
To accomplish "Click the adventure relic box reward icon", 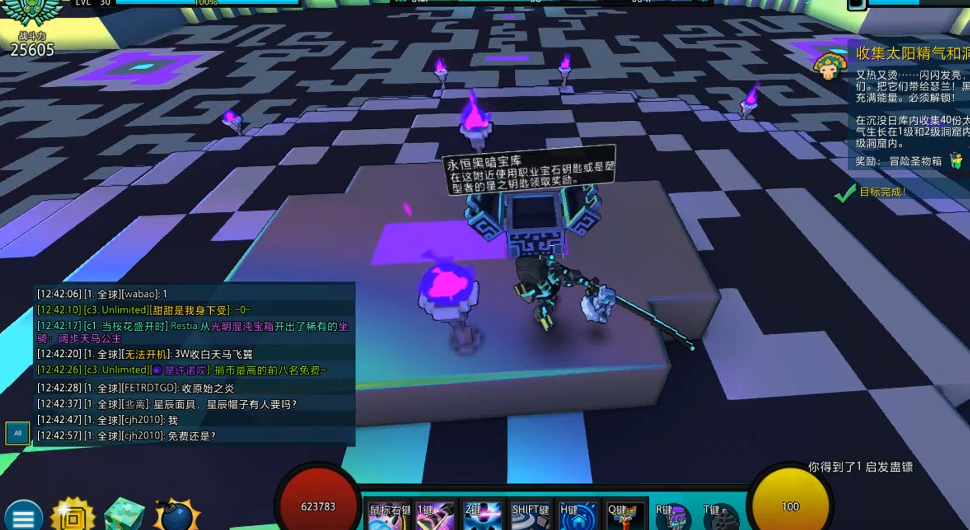I will 956,160.
